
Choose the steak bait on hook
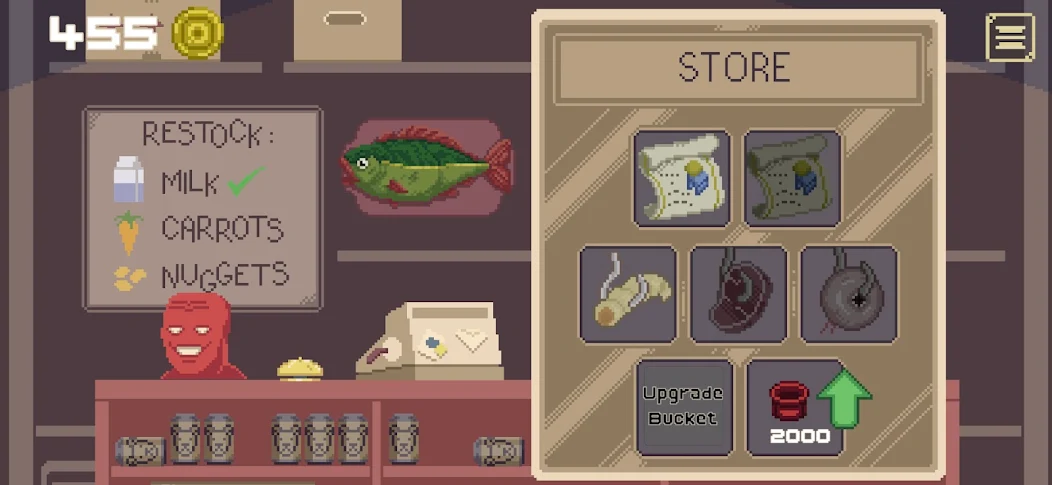[738, 295]
